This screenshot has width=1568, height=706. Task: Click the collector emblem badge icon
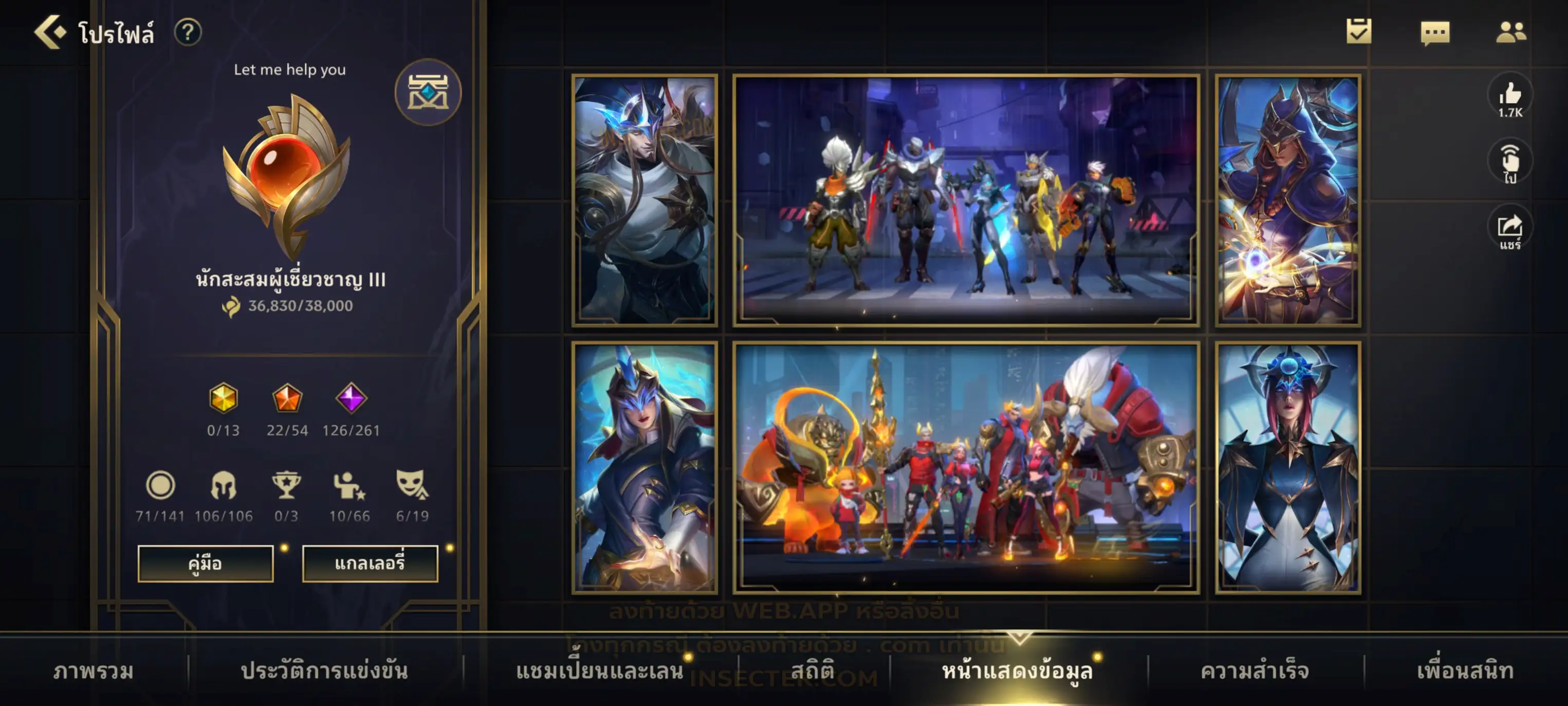pos(428,93)
